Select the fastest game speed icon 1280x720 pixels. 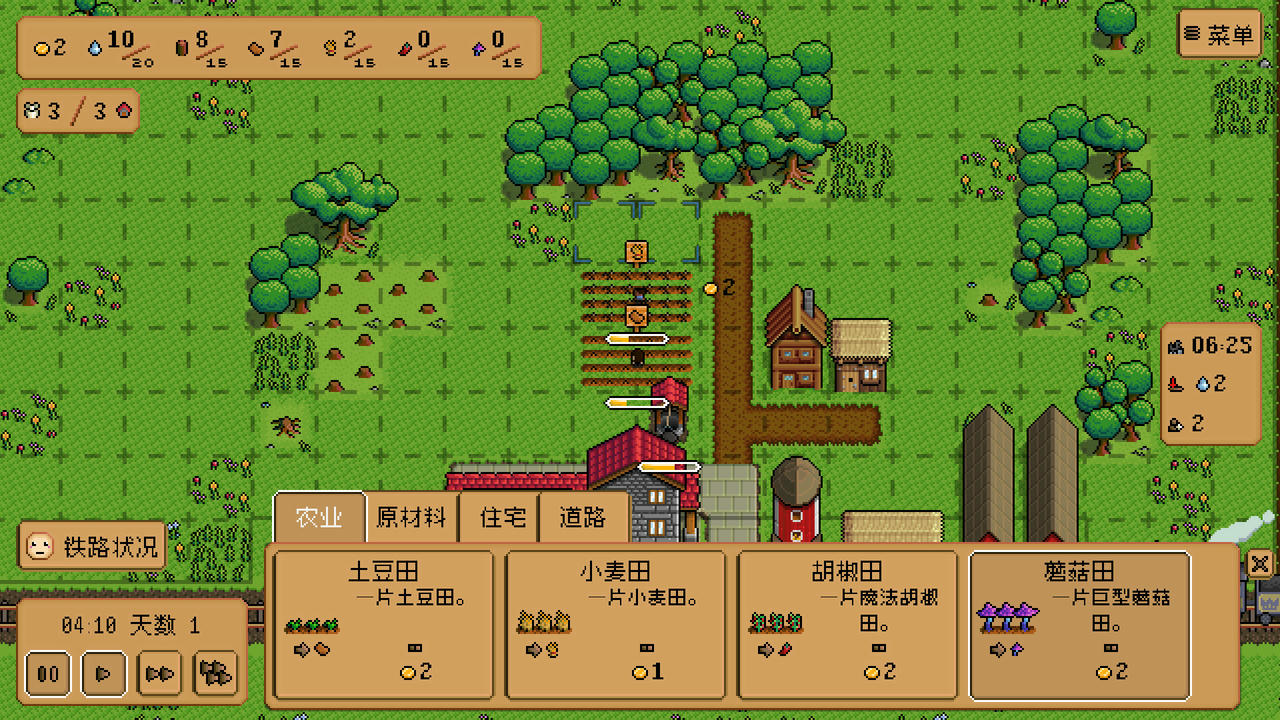pyautogui.click(x=215, y=674)
